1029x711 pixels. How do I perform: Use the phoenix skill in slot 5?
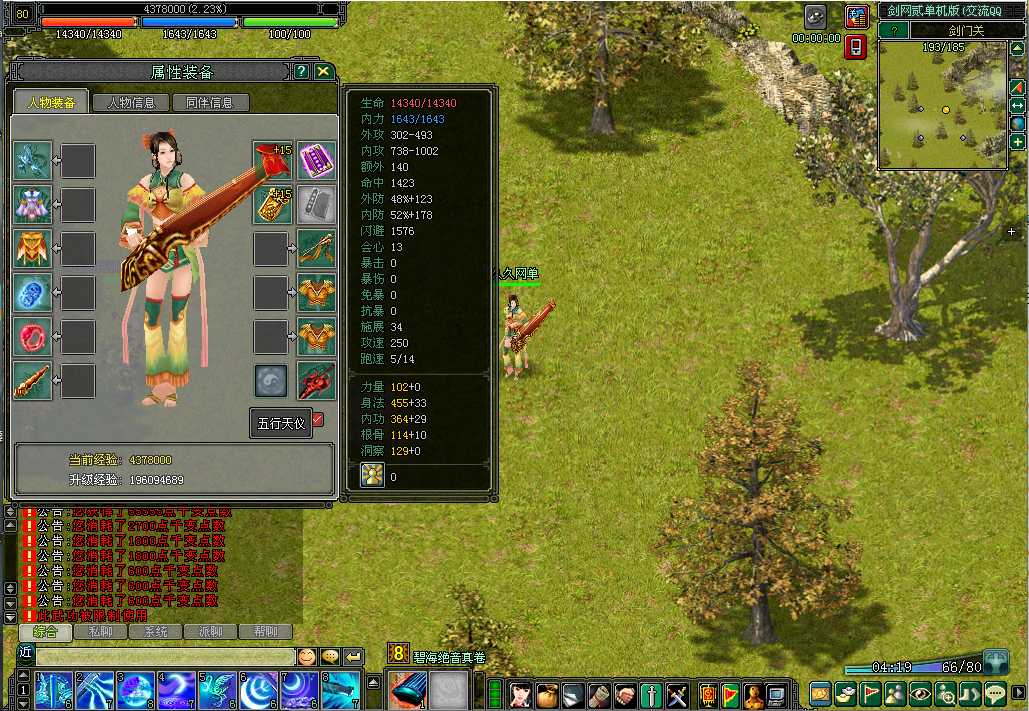(x=217, y=690)
